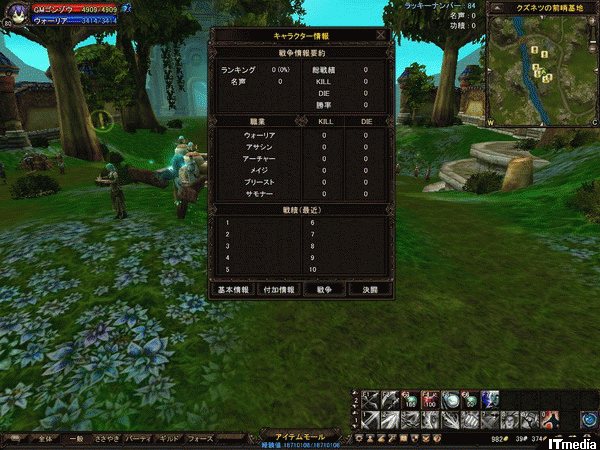Show the 決闘 tab
This screenshot has width=600, height=450.
tap(369, 289)
